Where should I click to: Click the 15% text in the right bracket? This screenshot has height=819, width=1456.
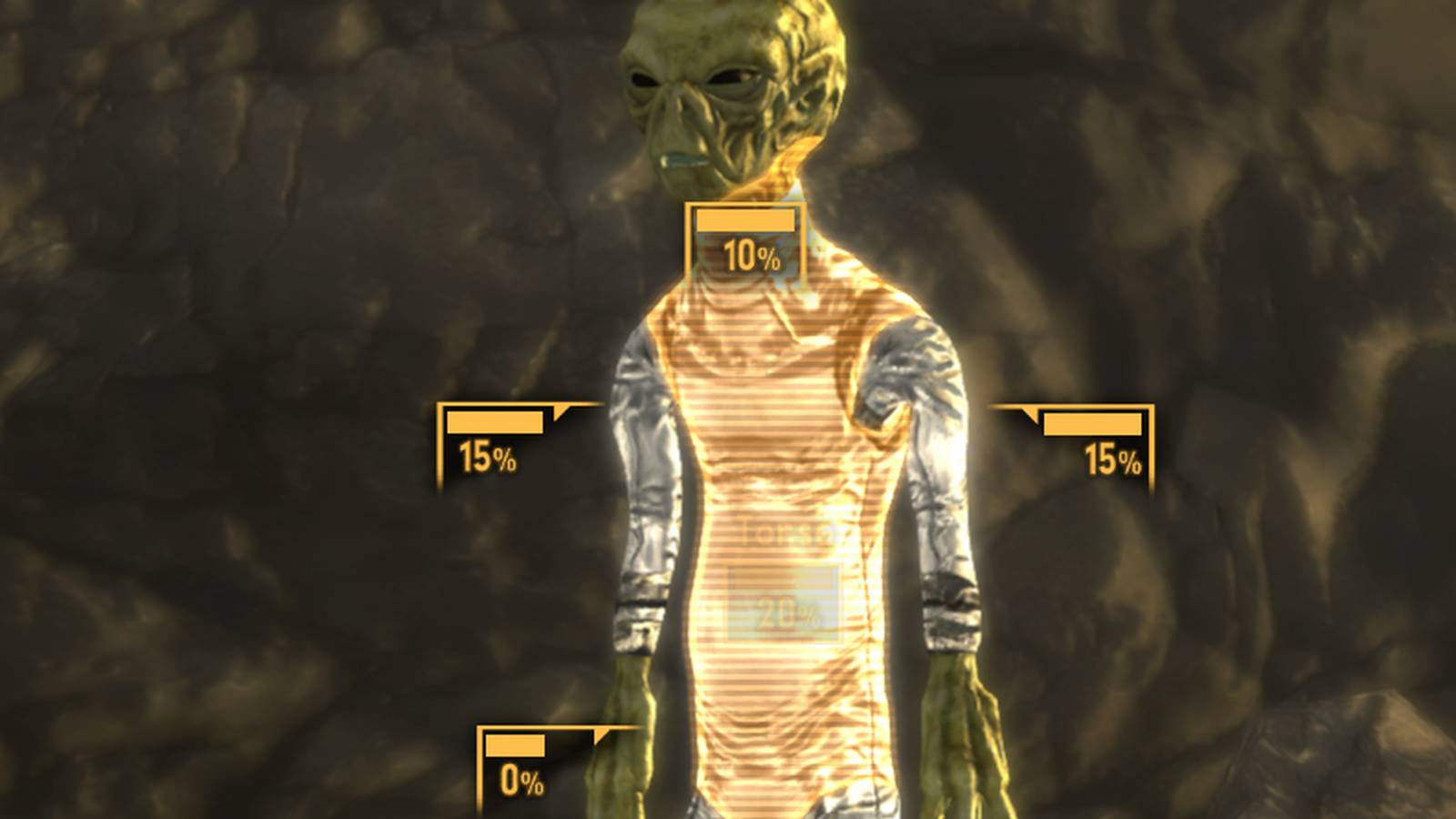point(1110,460)
